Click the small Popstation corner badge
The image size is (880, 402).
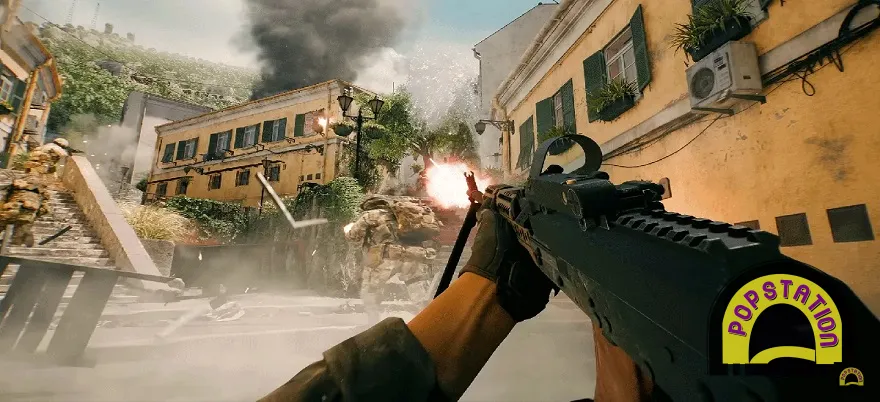click(x=851, y=377)
